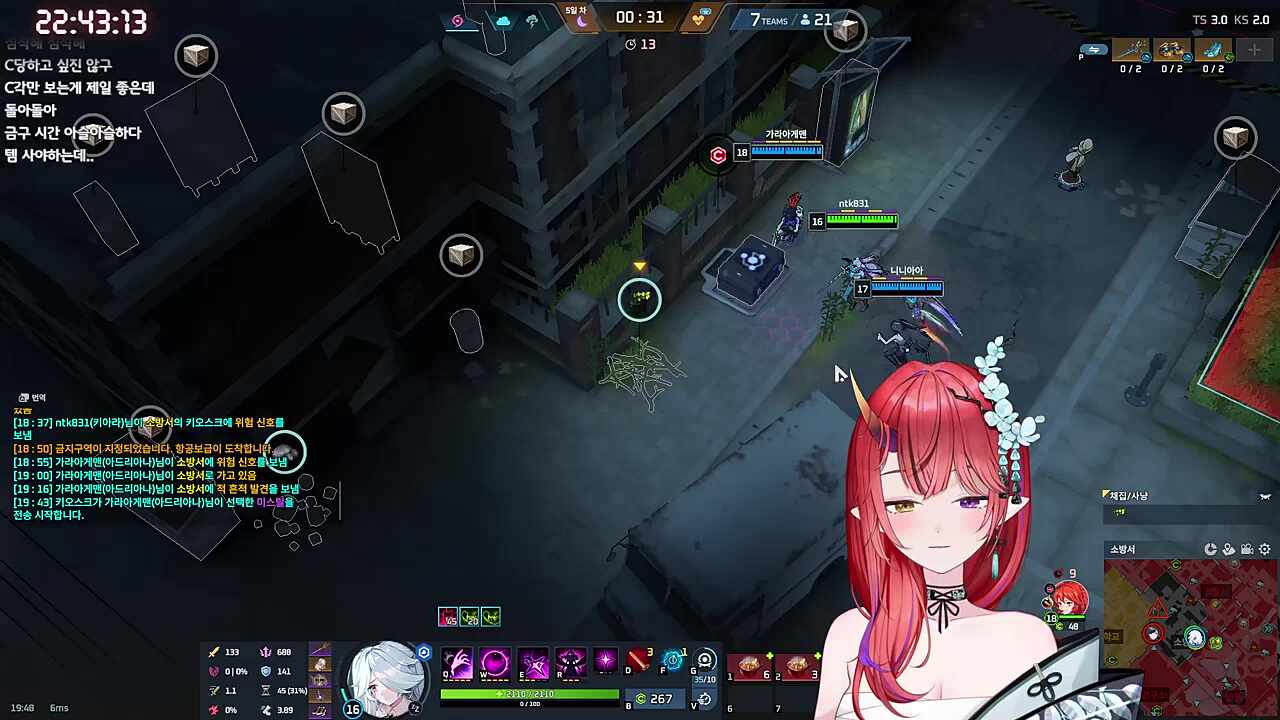Viewport: 1280px width, 720px height.
Task: Cast the Q grasping hand skill
Action: click(x=457, y=662)
